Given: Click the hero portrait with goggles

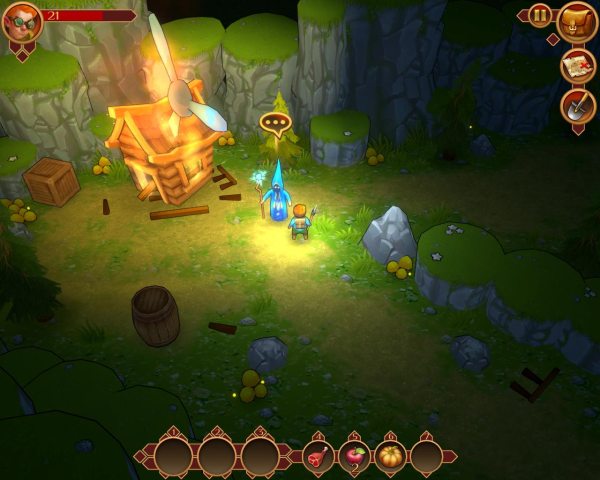Looking at the screenshot, I should [x=21, y=22].
